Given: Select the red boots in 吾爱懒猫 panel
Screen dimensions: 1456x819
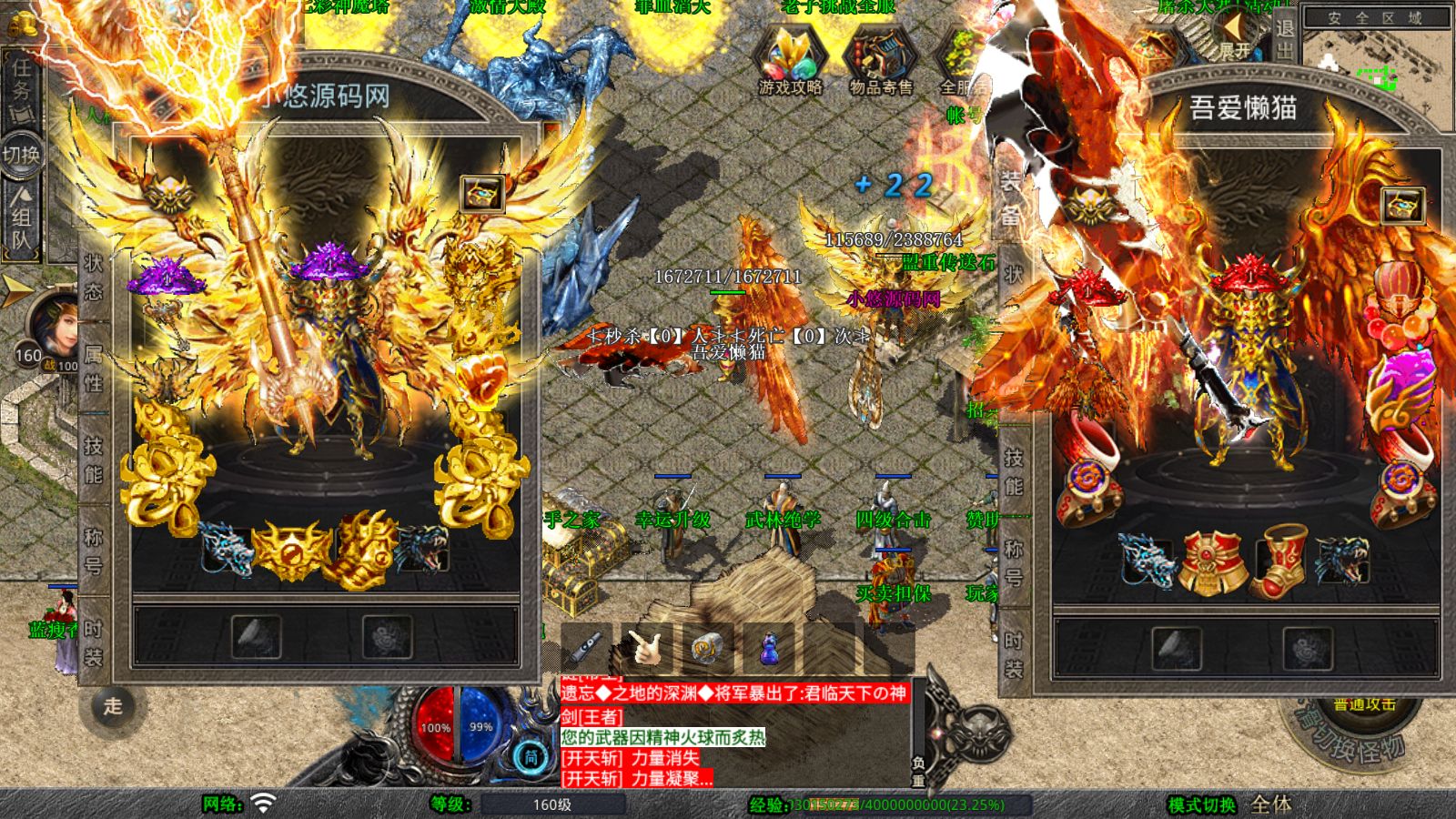Looking at the screenshot, I should tap(1279, 558).
